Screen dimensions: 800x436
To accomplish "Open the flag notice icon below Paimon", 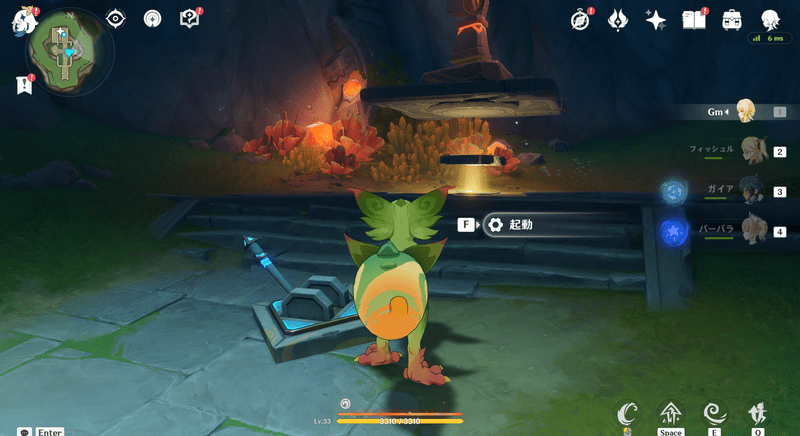I will [x=22, y=86].
